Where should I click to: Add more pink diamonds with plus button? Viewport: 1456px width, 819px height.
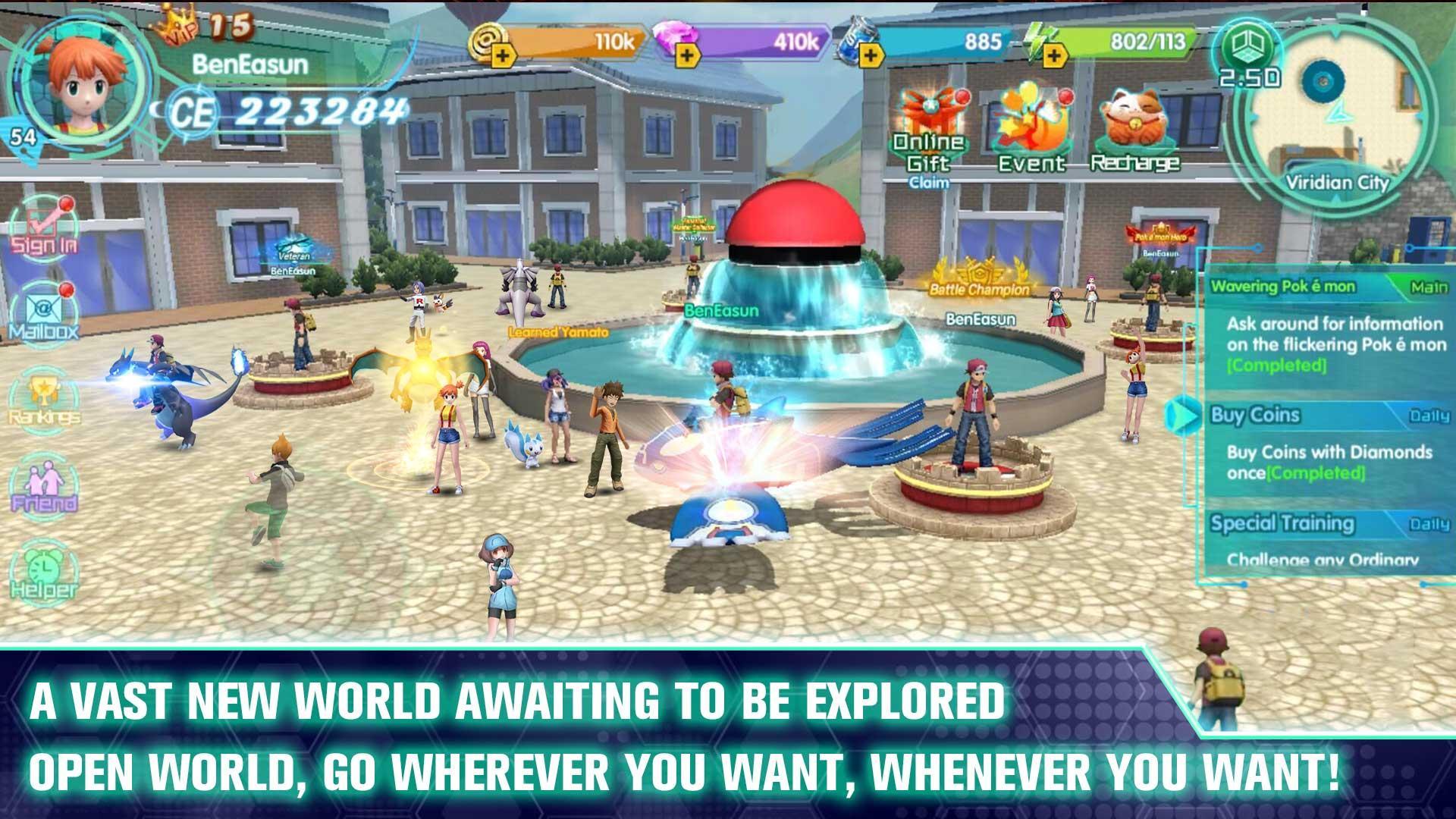point(686,55)
